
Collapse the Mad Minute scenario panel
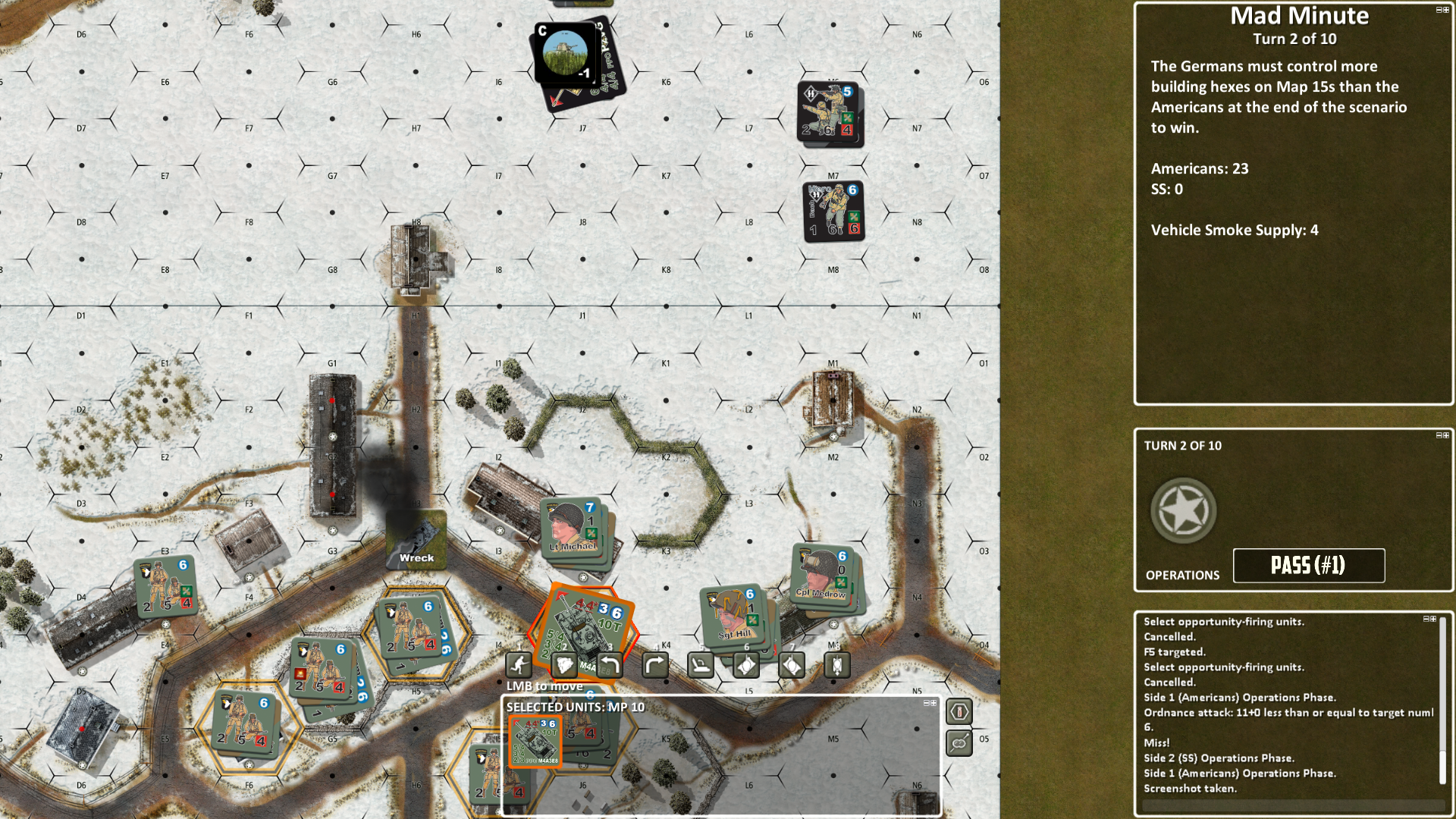pos(1439,10)
